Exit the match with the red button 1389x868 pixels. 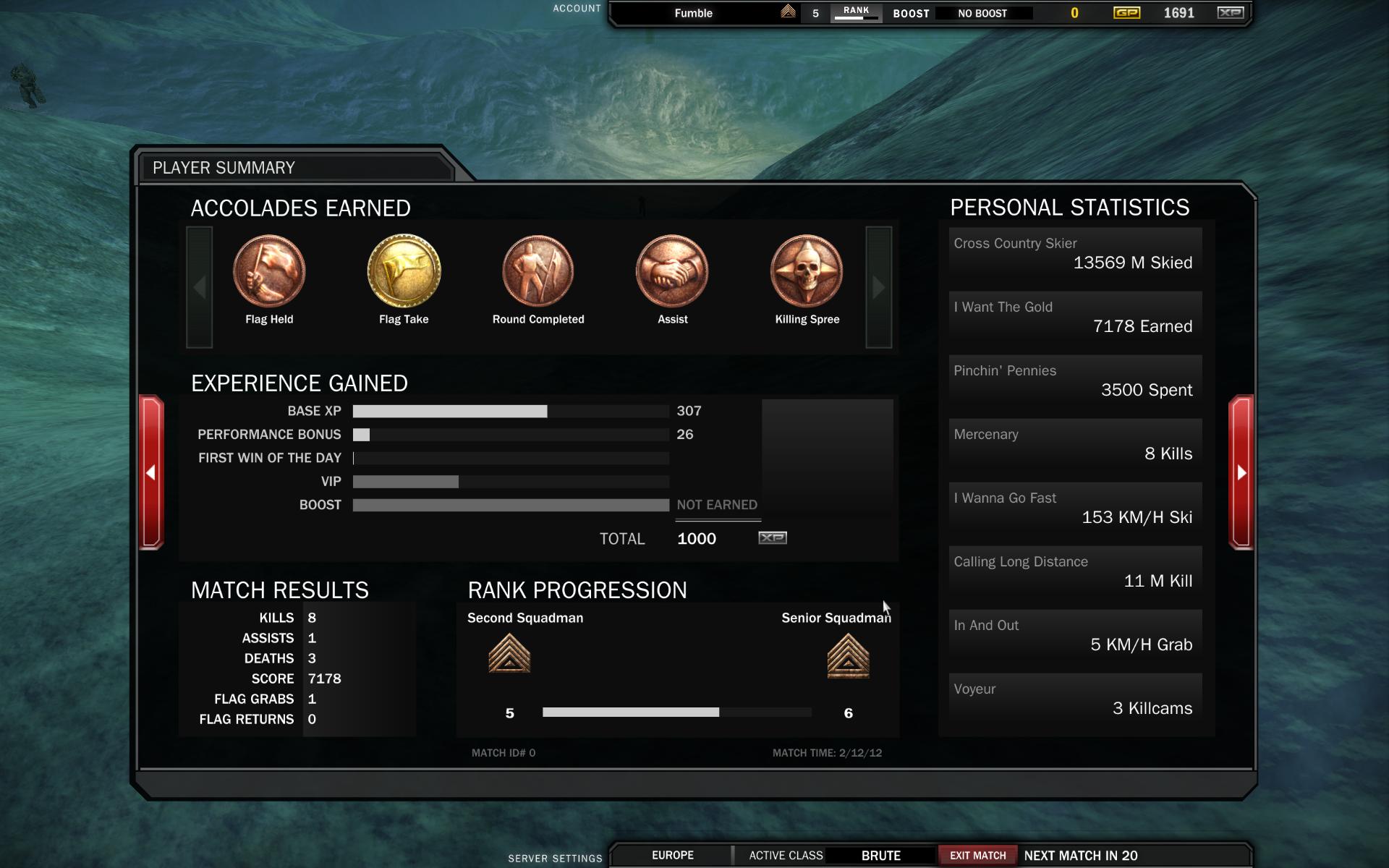(977, 855)
